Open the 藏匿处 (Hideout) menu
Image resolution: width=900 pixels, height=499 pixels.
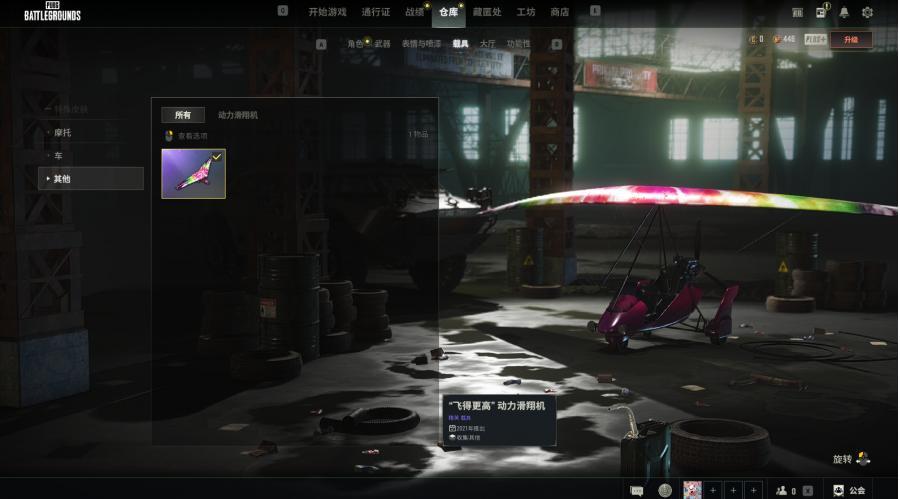coord(487,12)
